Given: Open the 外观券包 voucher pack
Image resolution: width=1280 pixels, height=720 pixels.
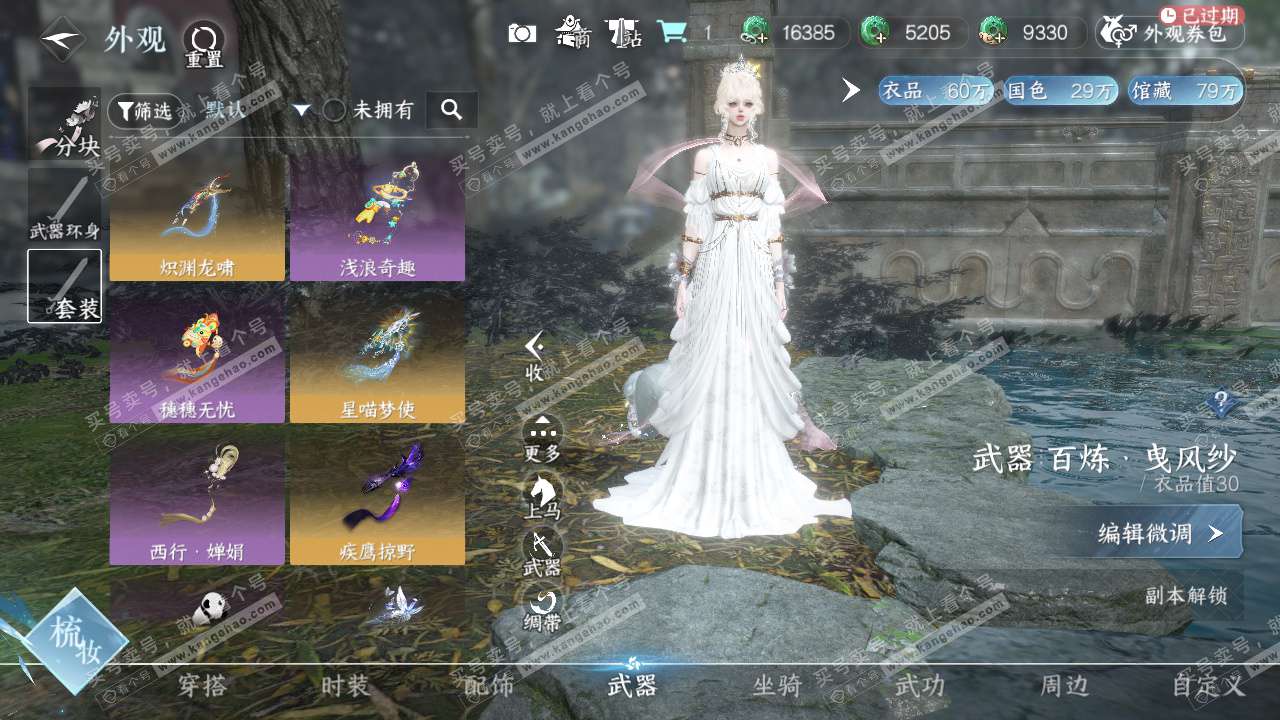Looking at the screenshot, I should tap(1170, 33).
